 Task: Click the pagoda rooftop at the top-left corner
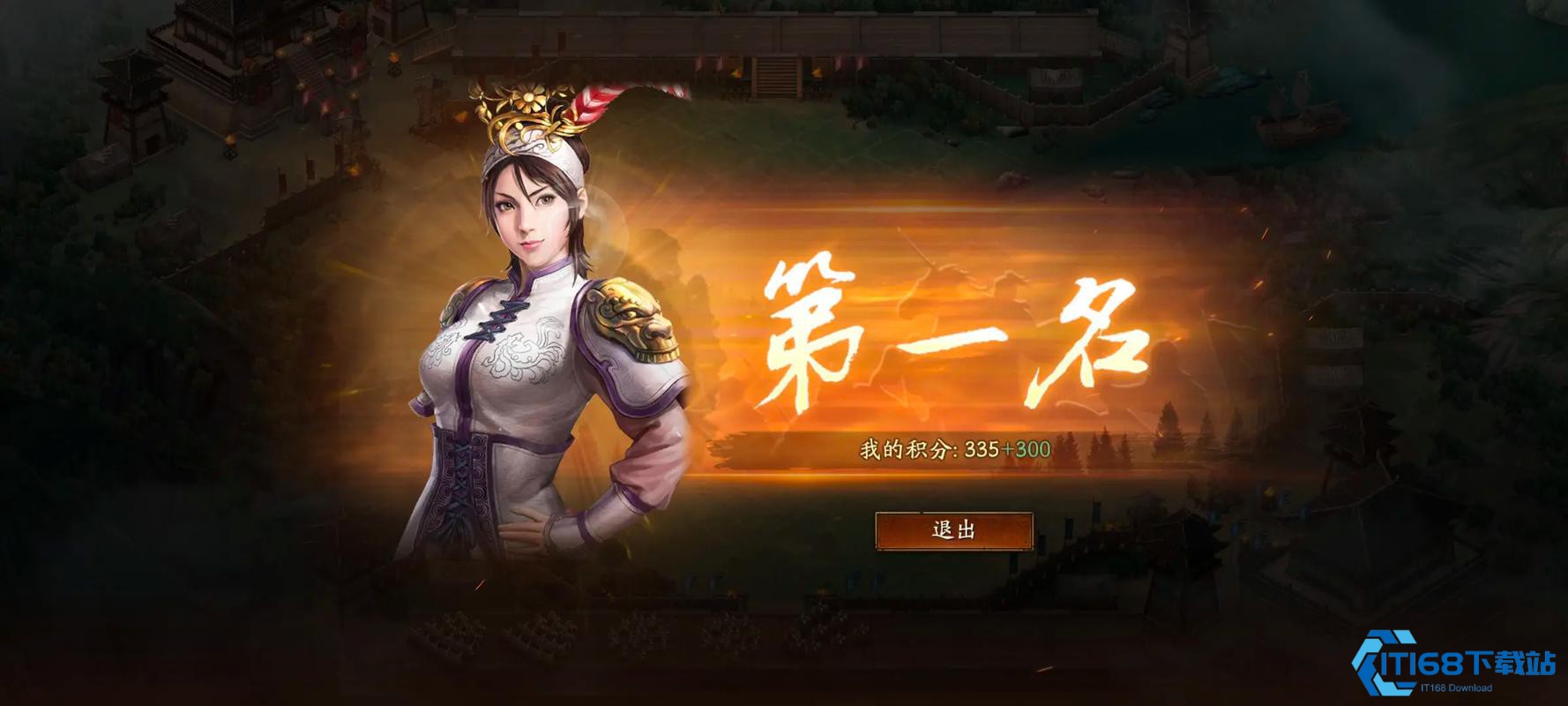point(203,18)
